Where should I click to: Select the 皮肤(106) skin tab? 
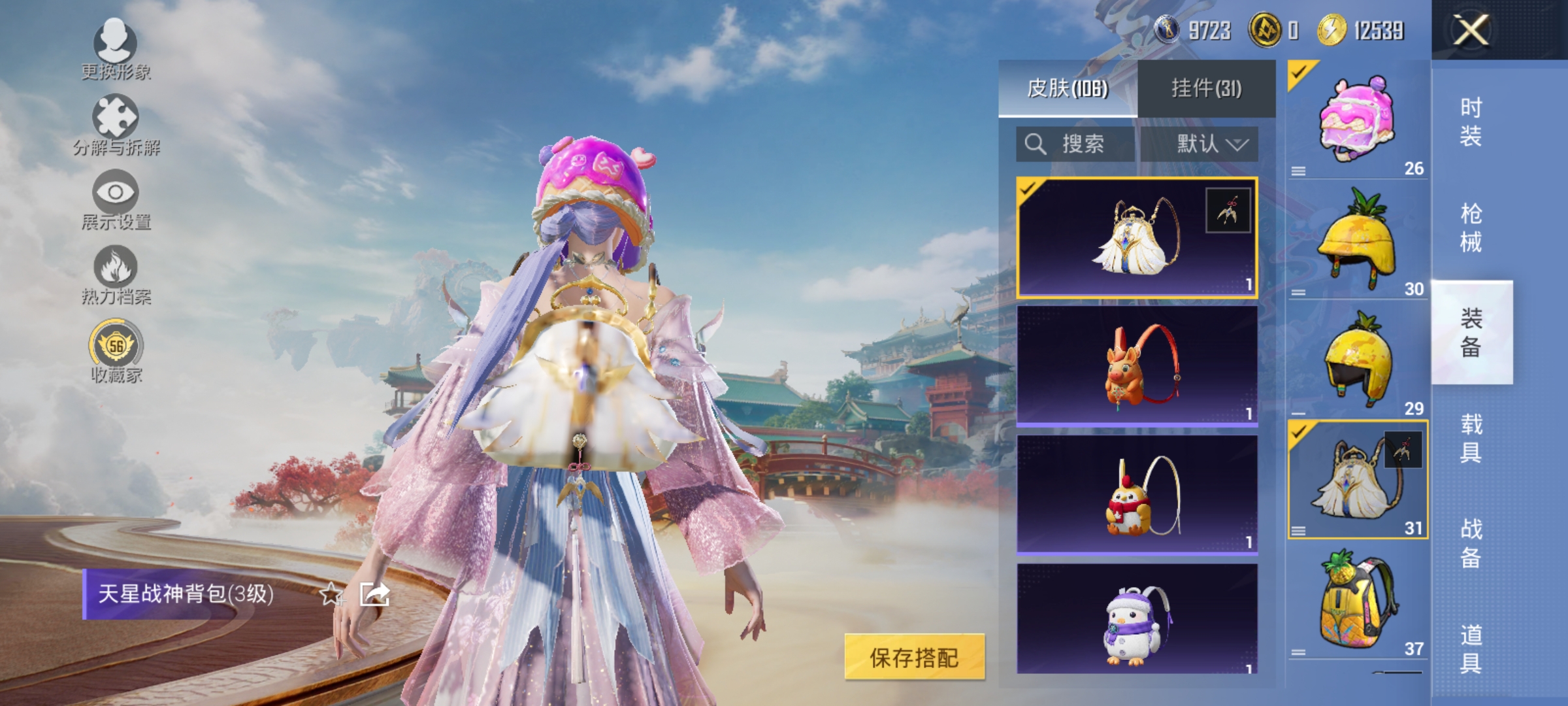point(1069,88)
